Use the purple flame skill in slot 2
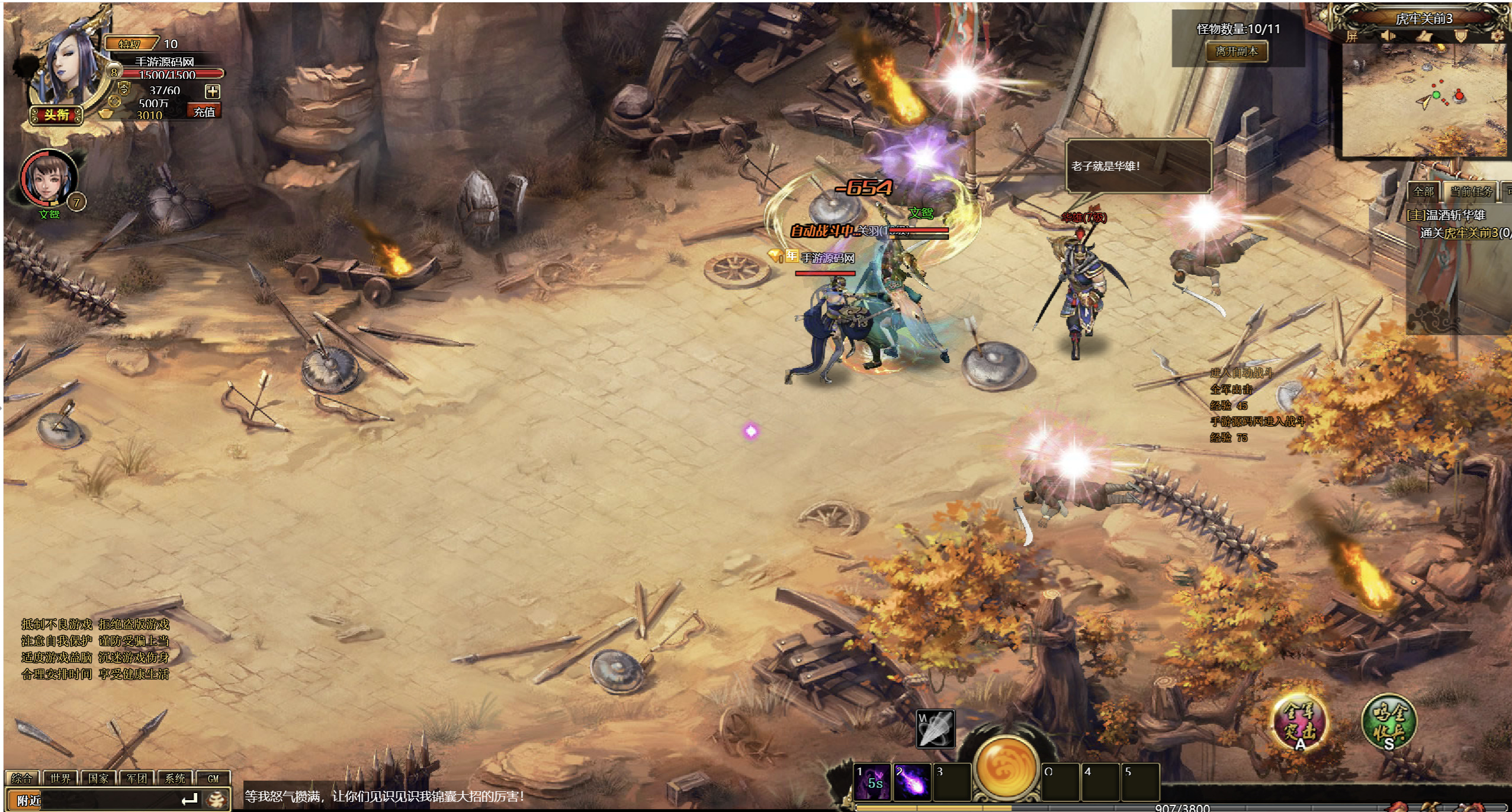Screen dimensions: 1512x812 click(911, 781)
